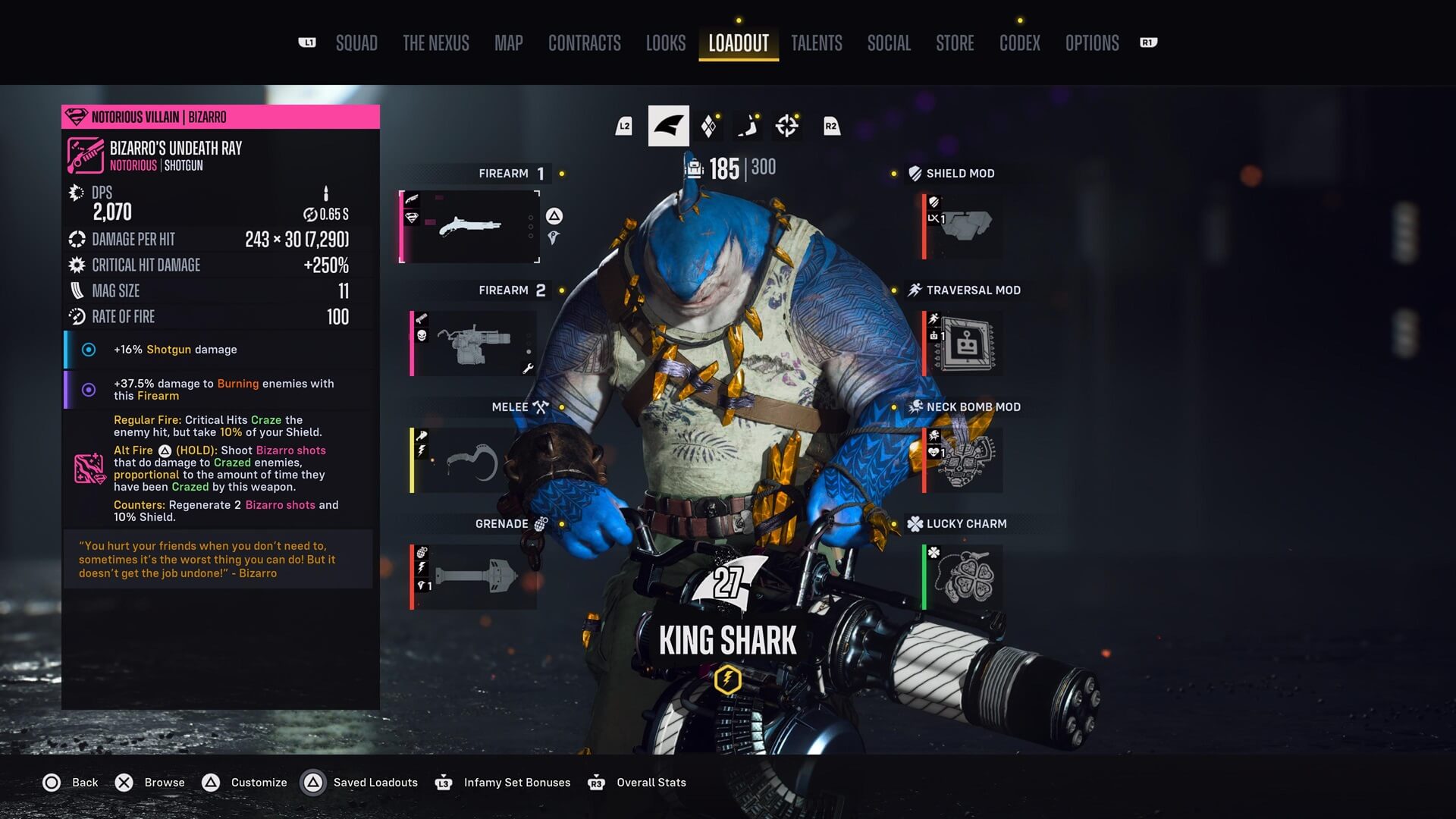Choose the Neck Bomb Mod slot
1456x819 pixels.
962,460
